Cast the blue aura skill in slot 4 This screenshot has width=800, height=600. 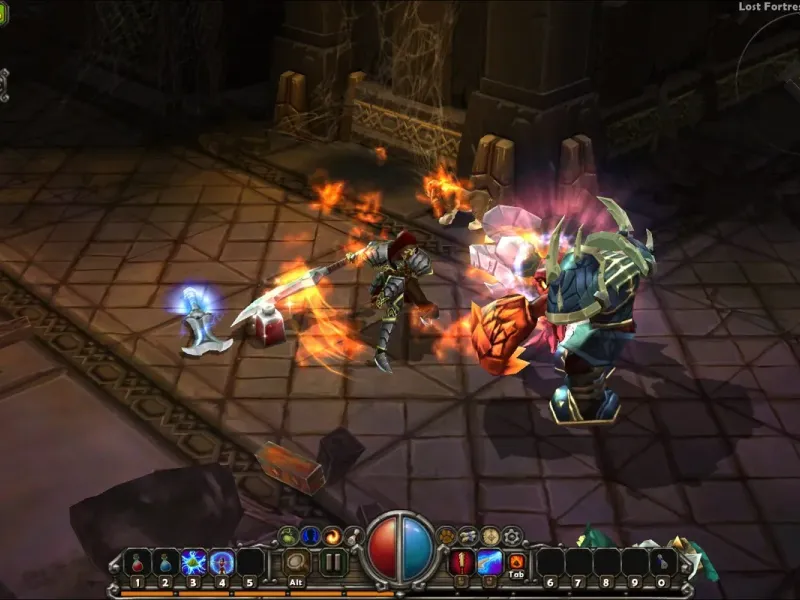point(222,563)
